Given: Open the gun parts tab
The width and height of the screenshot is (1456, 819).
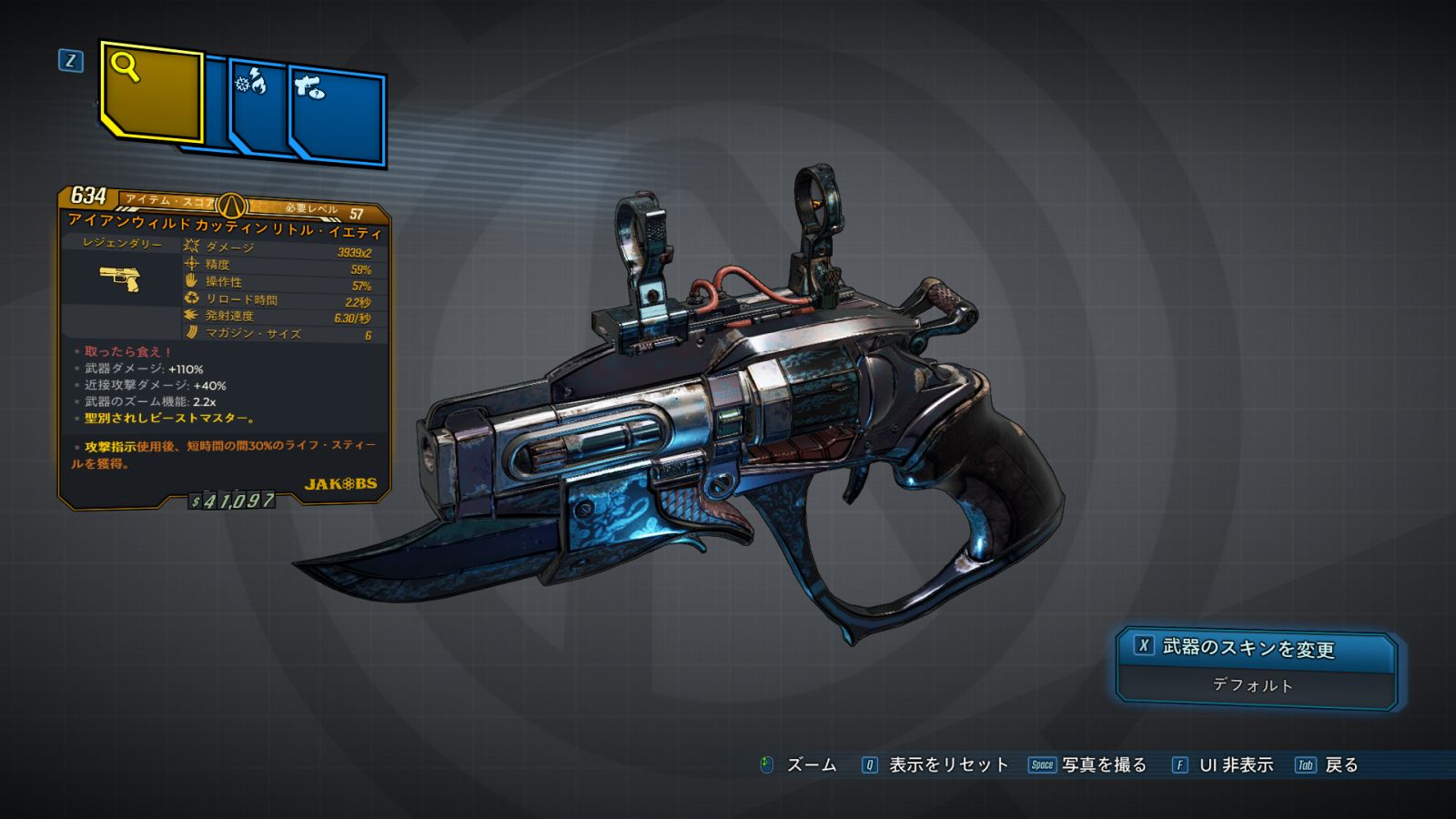Looking at the screenshot, I should pos(337,116).
